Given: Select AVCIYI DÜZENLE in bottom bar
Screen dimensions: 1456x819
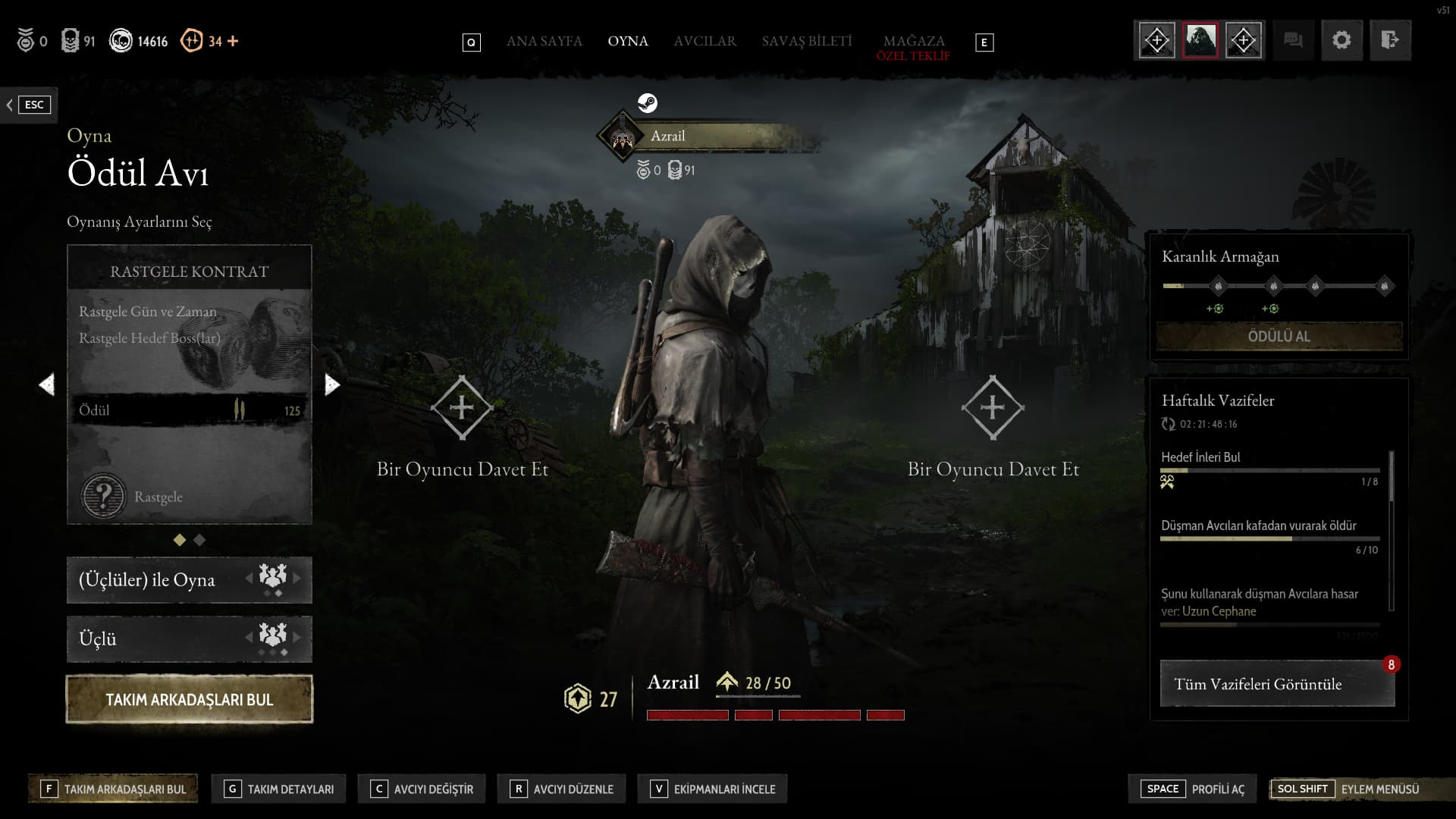Looking at the screenshot, I should coord(562,789).
